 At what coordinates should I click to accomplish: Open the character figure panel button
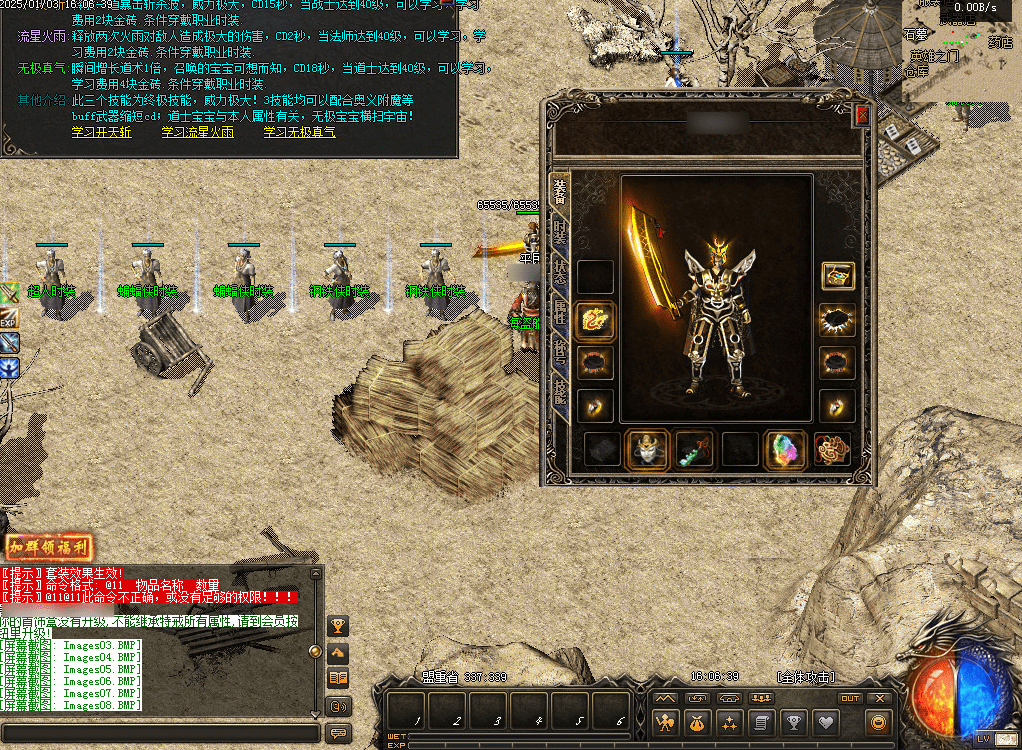(664, 722)
